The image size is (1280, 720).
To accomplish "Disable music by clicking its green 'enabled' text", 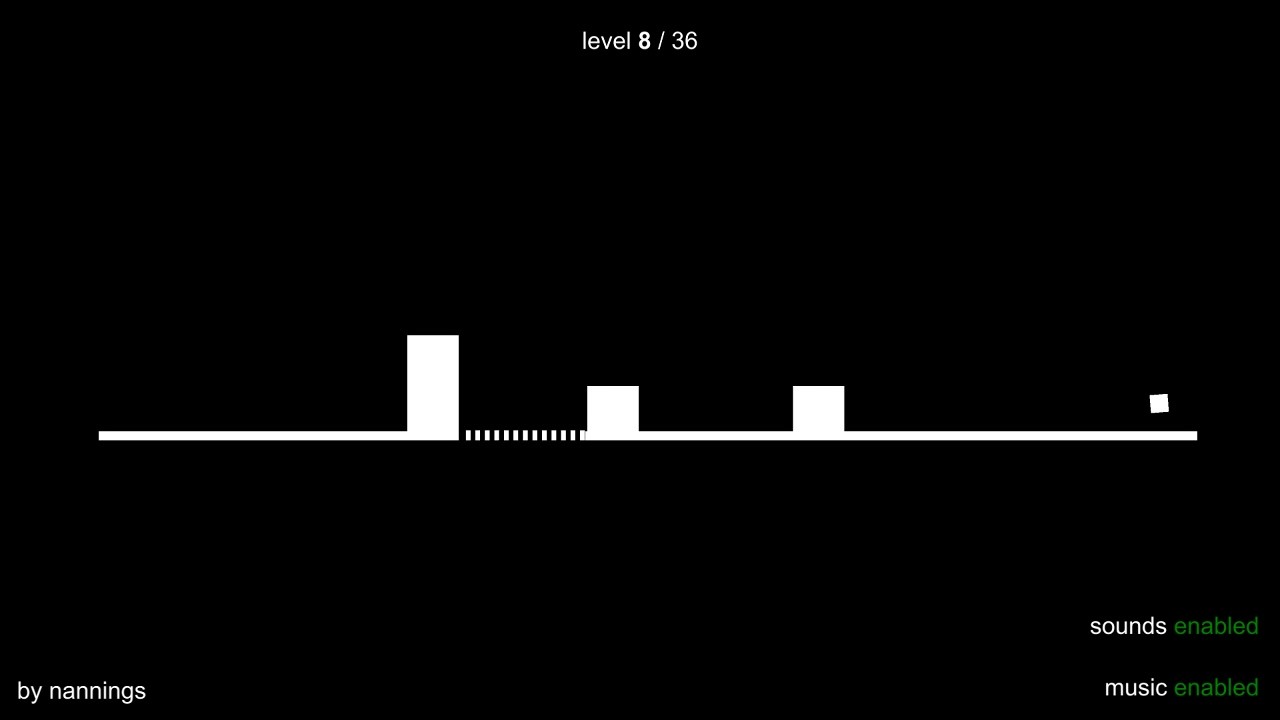I will pyautogui.click(x=1216, y=688).
